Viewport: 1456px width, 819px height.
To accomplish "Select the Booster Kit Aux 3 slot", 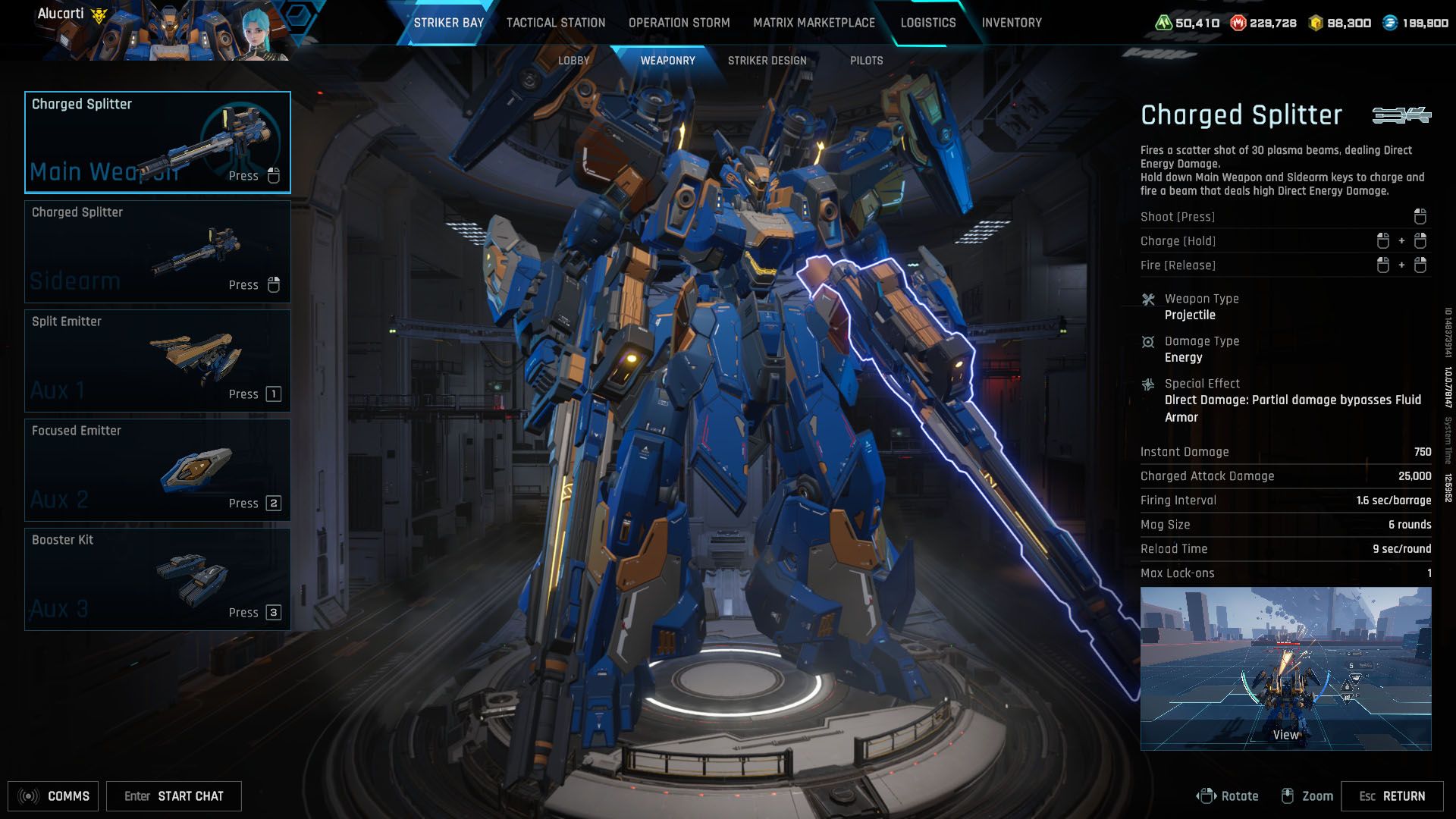I will (157, 579).
